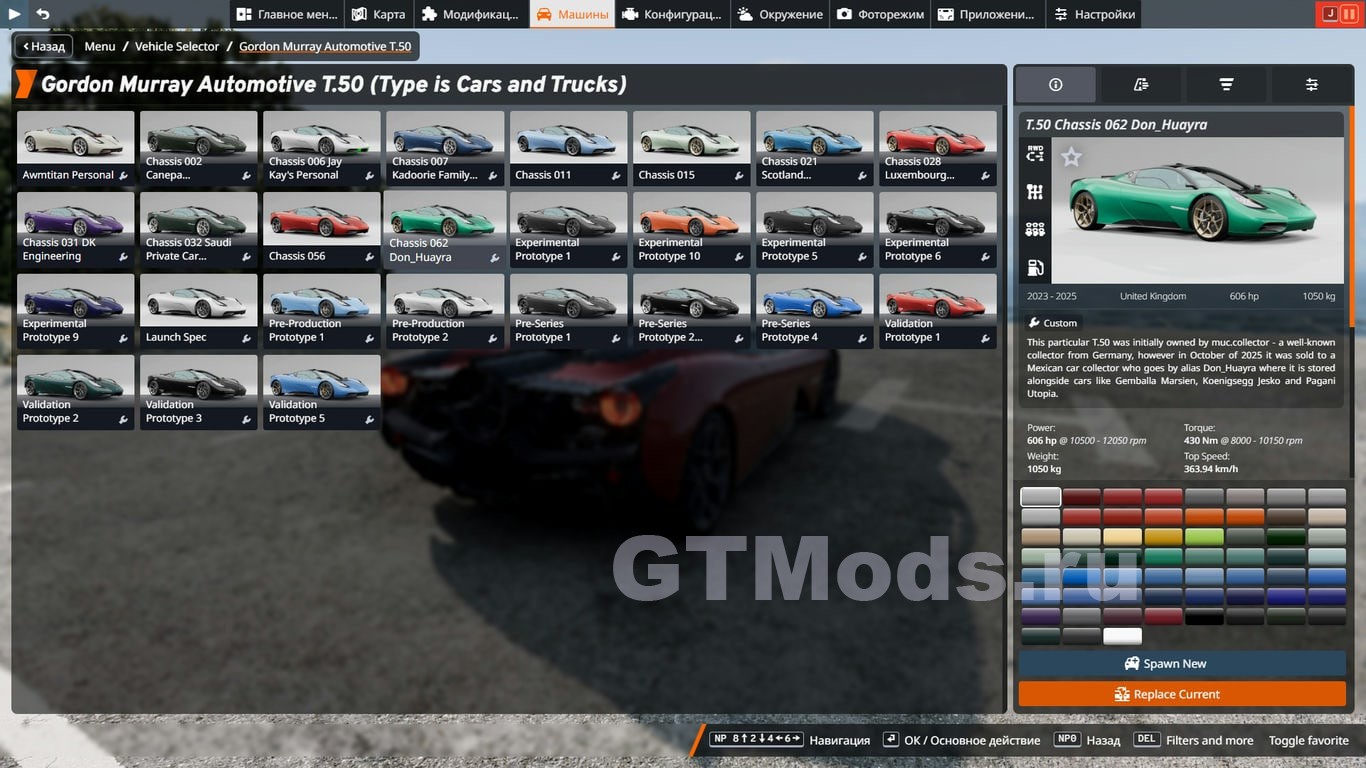Open the info tab in details panel

1056,85
